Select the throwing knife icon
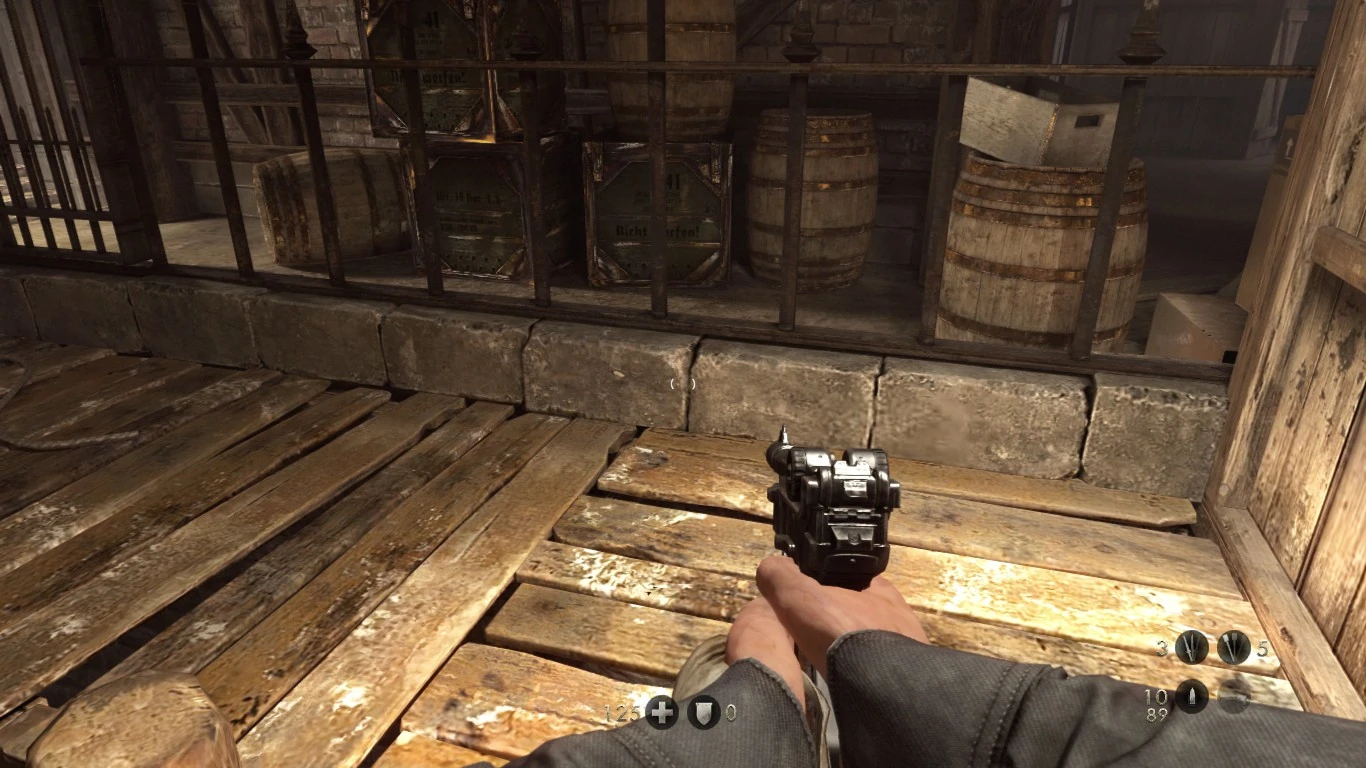Viewport: 1366px width, 768px height. tap(1234, 648)
